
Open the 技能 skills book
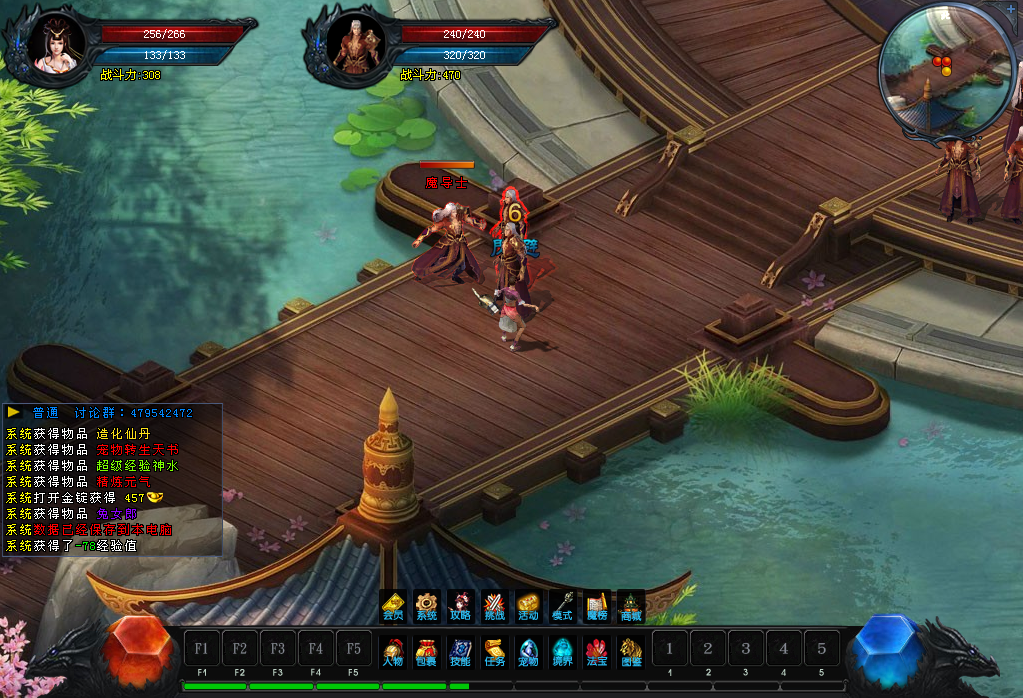[x=460, y=652]
